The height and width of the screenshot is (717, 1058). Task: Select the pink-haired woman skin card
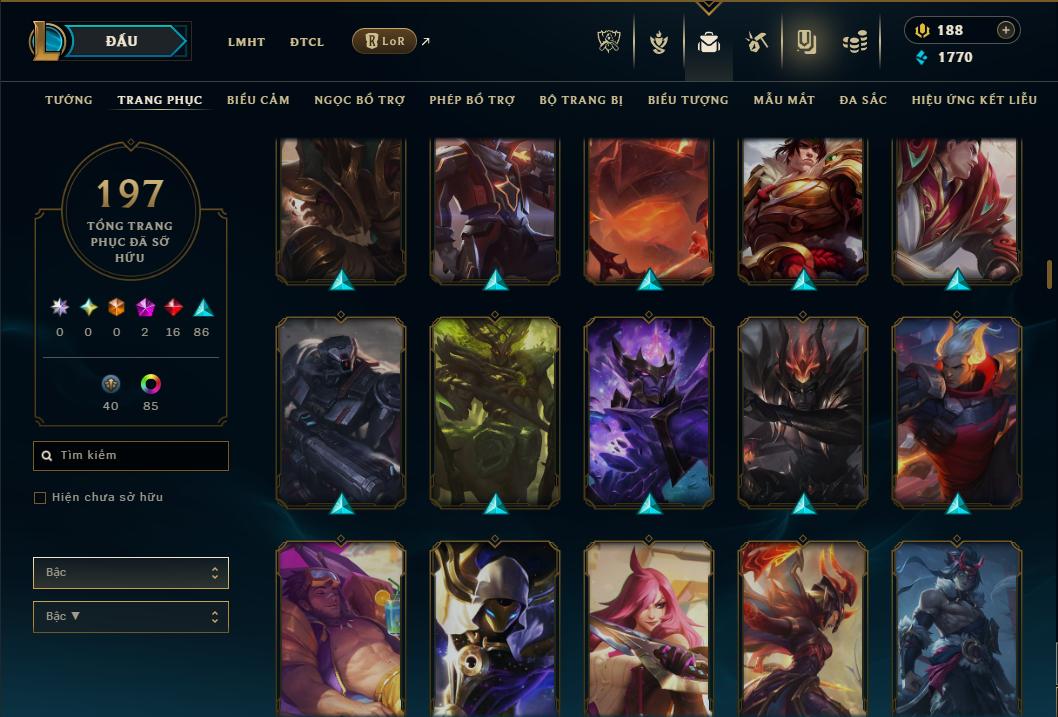point(649,628)
